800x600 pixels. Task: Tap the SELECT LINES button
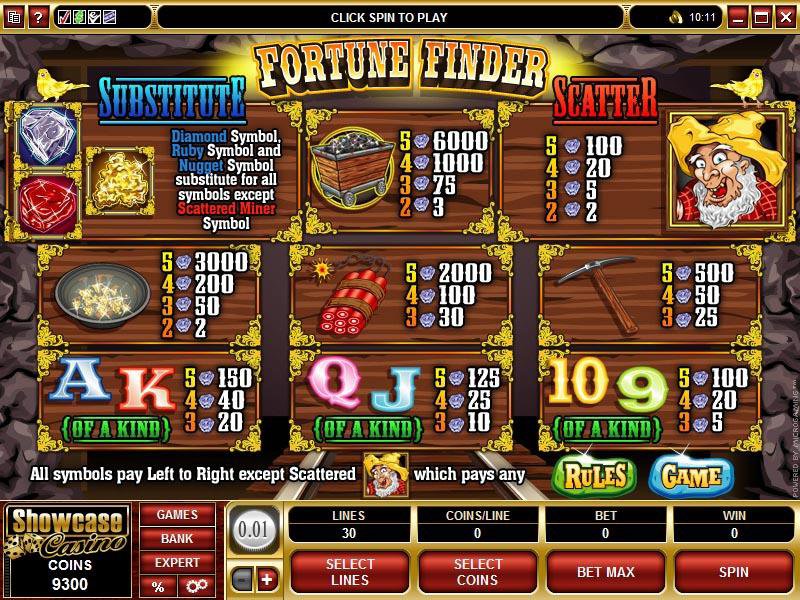pos(350,571)
